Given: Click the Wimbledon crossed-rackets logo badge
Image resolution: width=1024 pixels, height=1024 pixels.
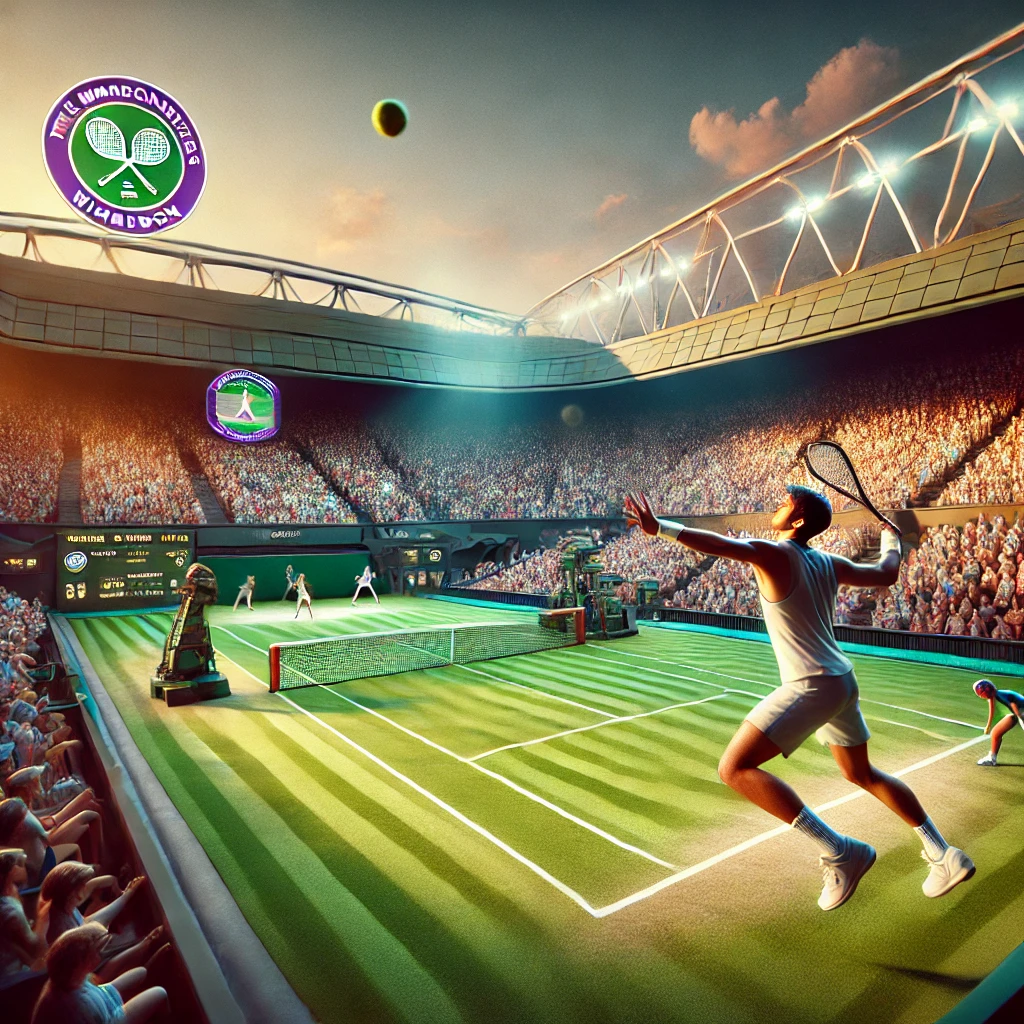Looking at the screenshot, I should coord(124,155).
